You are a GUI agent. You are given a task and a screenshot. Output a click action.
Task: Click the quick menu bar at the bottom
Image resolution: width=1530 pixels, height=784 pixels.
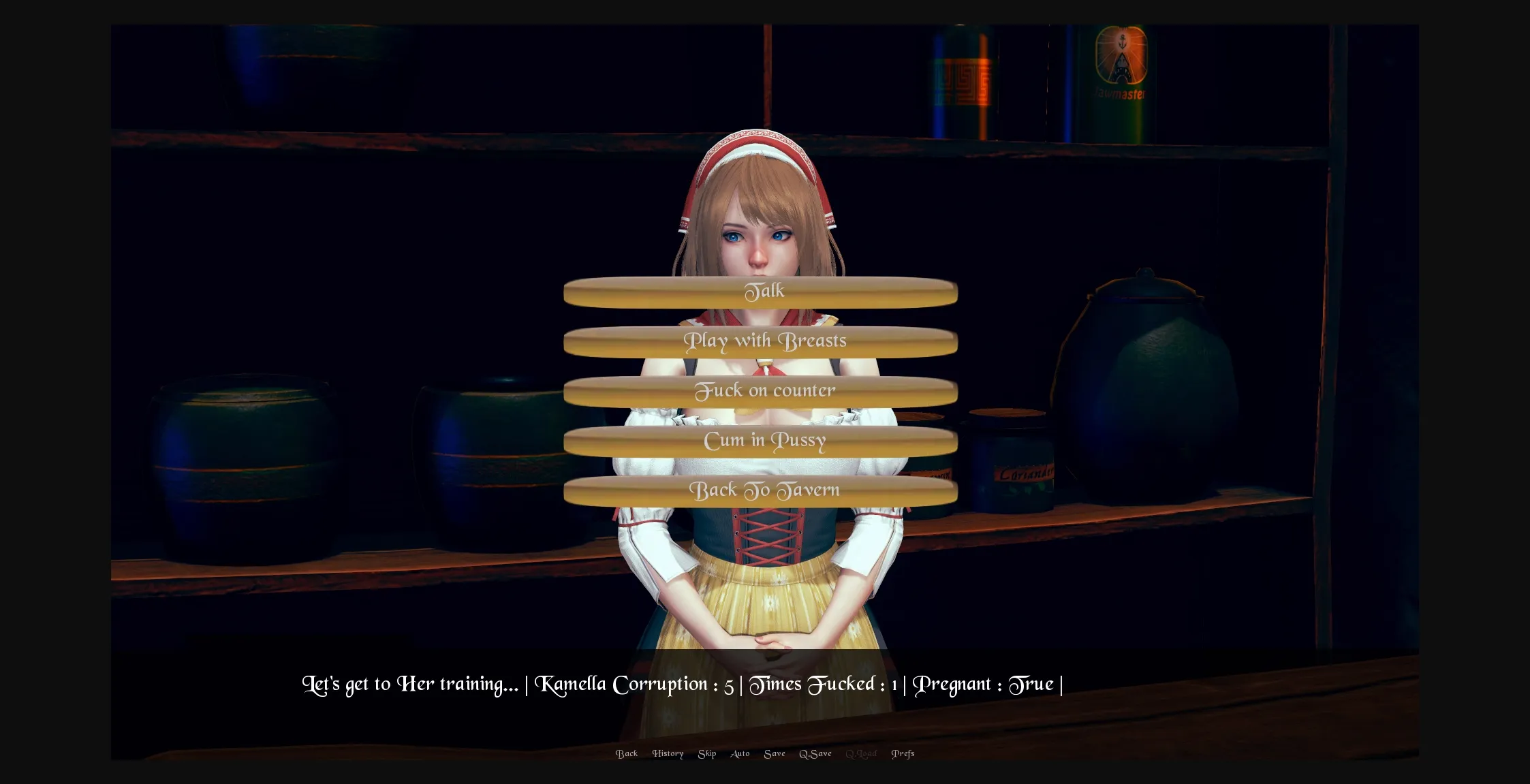[x=763, y=753]
